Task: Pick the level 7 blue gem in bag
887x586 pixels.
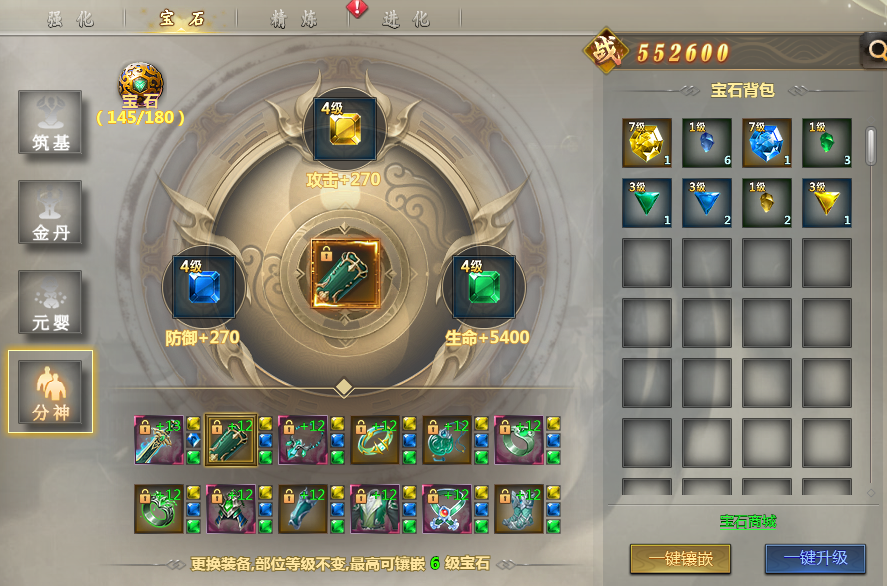Action: pyautogui.click(x=767, y=143)
